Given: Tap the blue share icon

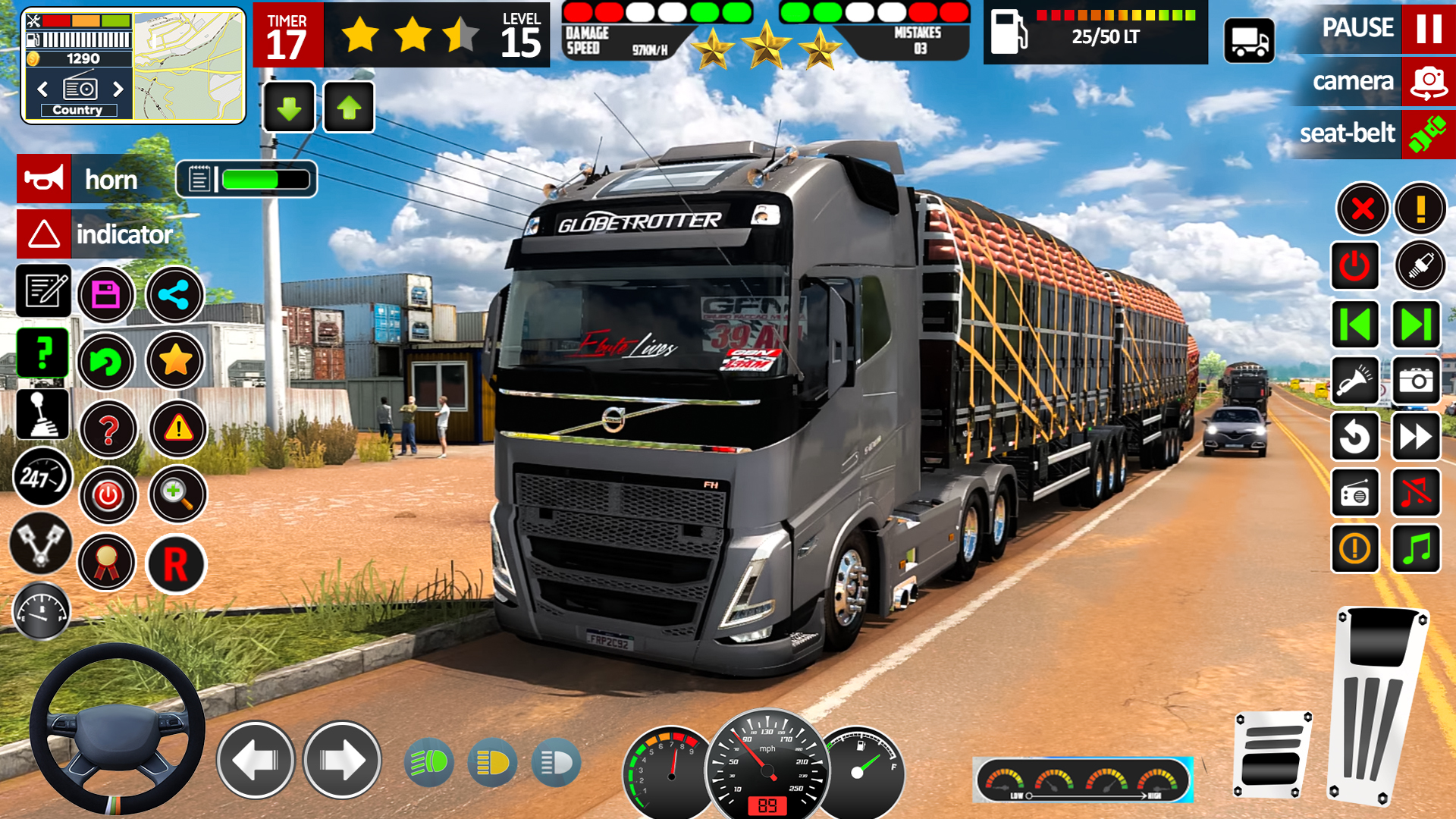Looking at the screenshot, I should coord(174,295).
